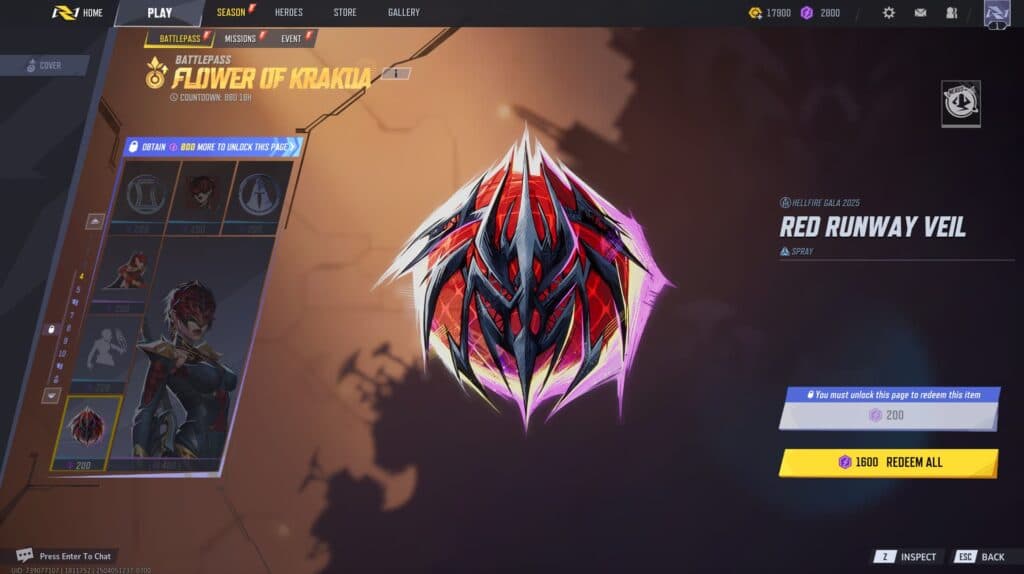Switch to the Event sub-tab

(292, 39)
